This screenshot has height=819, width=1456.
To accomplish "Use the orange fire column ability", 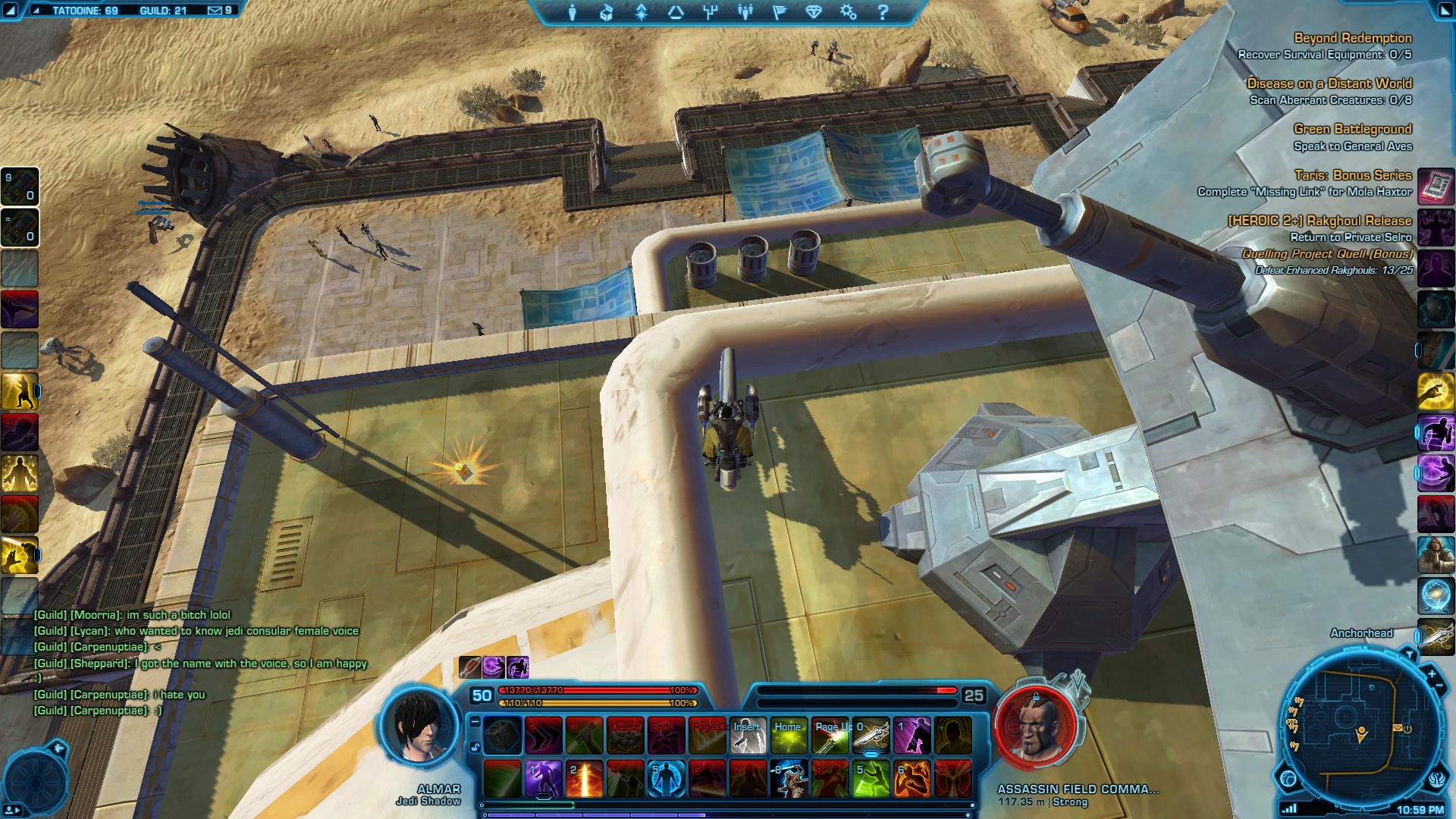I will coord(585,779).
